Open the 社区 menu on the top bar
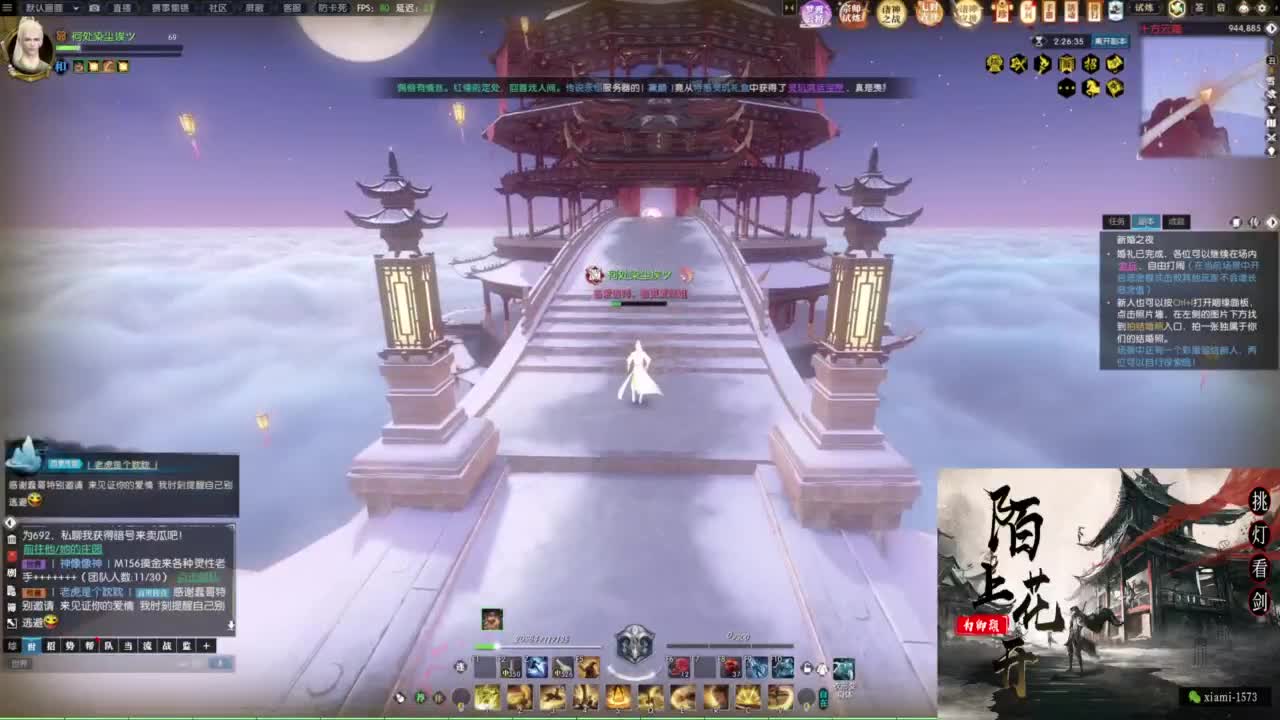Image resolution: width=1280 pixels, height=720 pixels. (x=219, y=9)
